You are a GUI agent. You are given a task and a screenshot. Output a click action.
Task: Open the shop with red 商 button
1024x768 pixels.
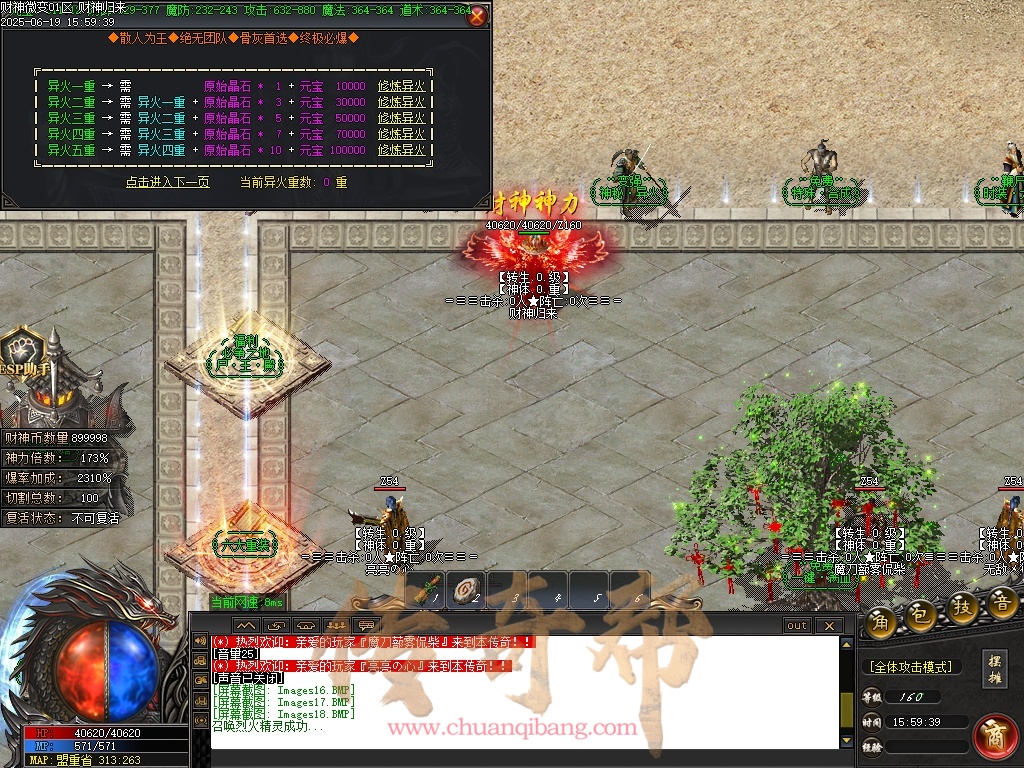995,735
